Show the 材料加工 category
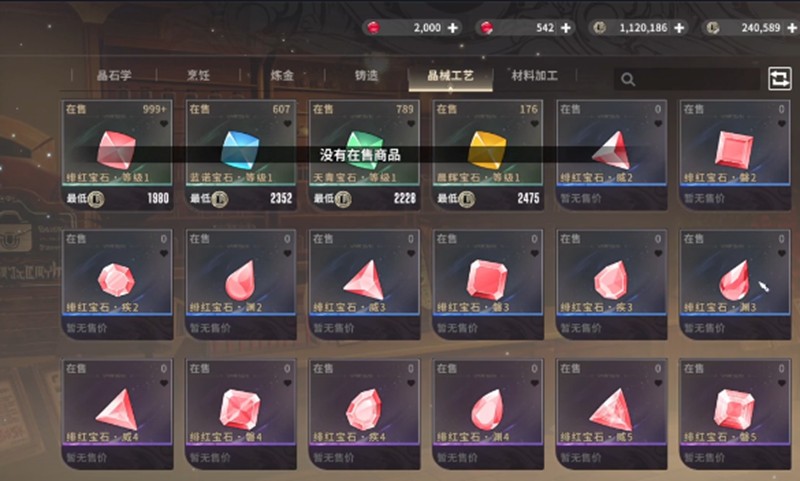 tap(534, 76)
